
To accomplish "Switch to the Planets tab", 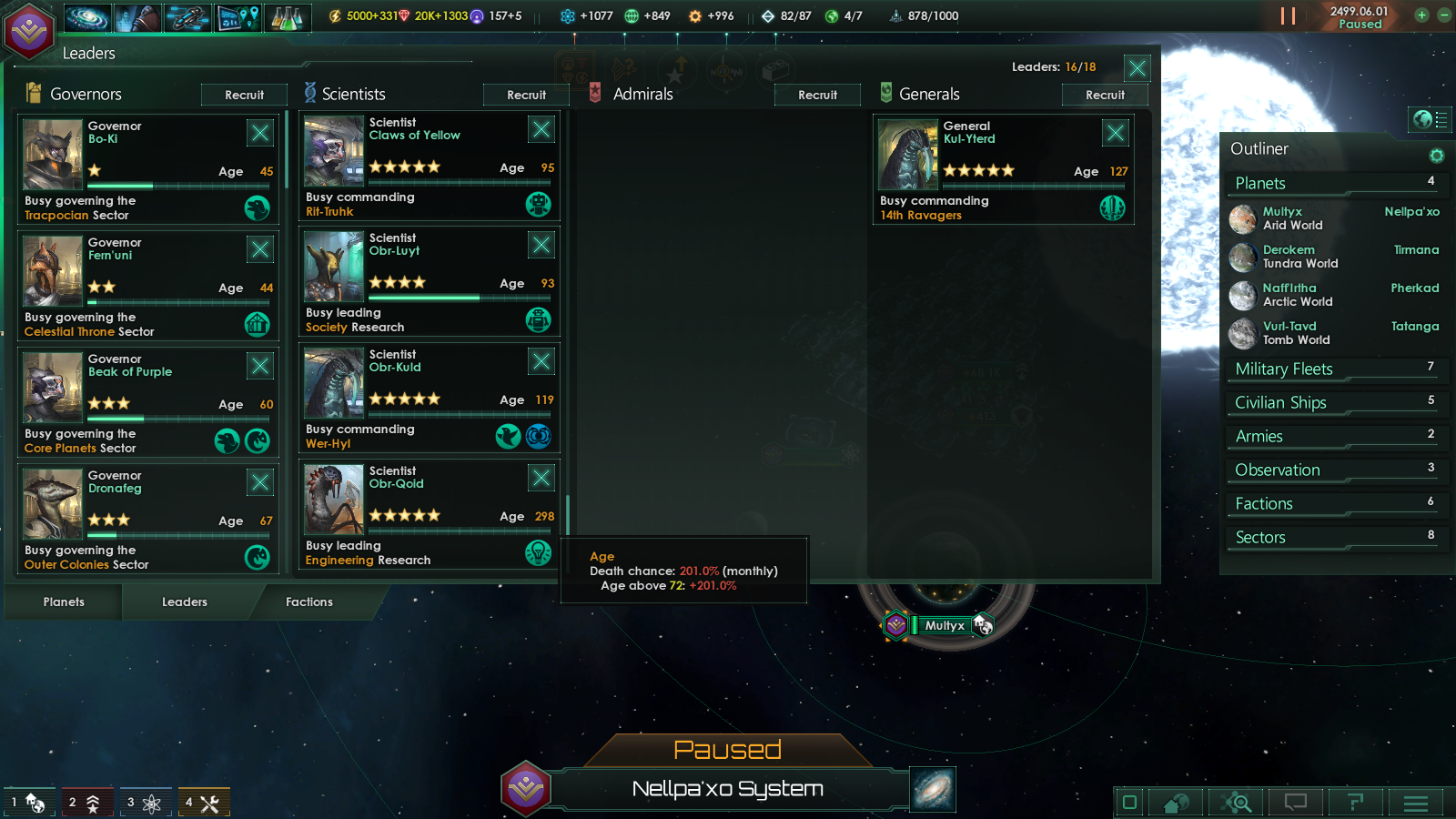I will pos(63,602).
